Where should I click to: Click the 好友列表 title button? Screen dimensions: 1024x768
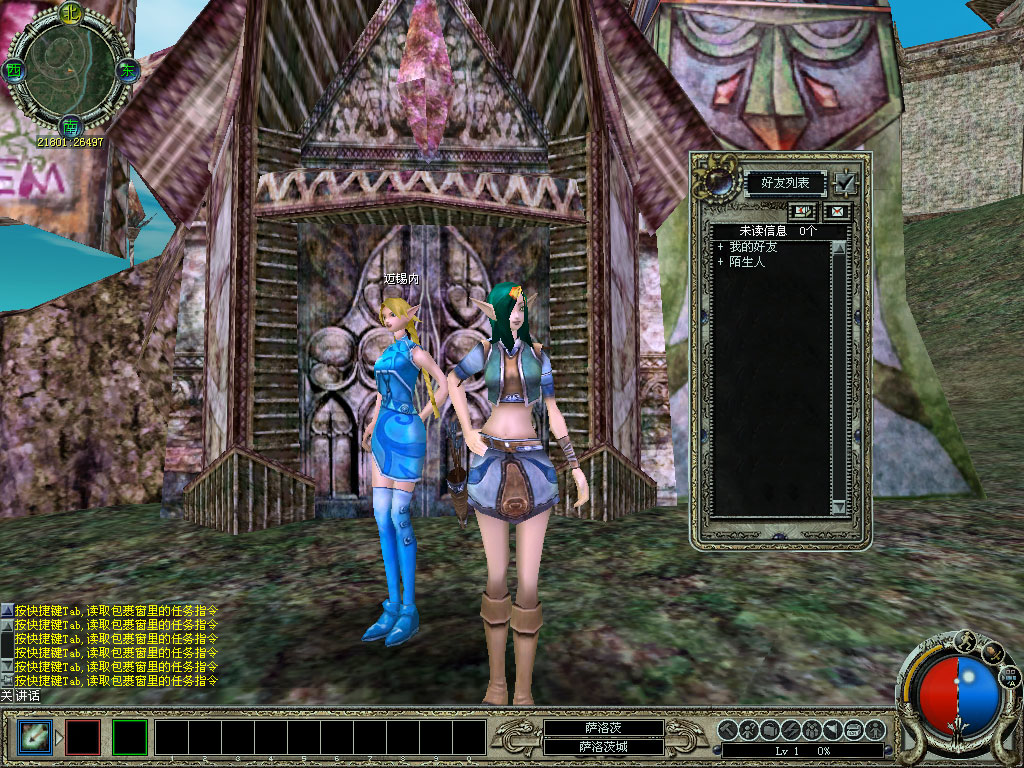[x=786, y=183]
